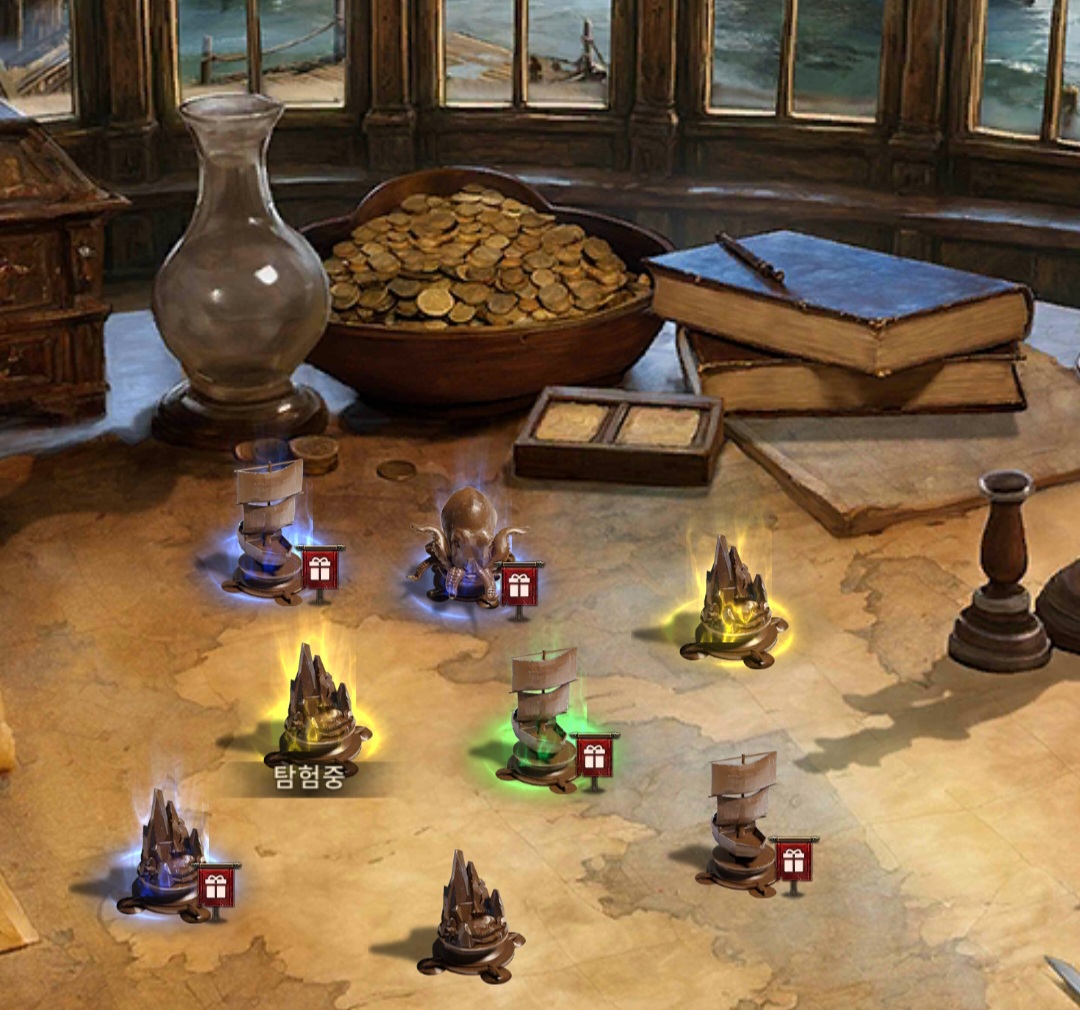Select the blue-glowing rock marker
Viewport: 1080px width, 1010px height.
tap(168, 855)
